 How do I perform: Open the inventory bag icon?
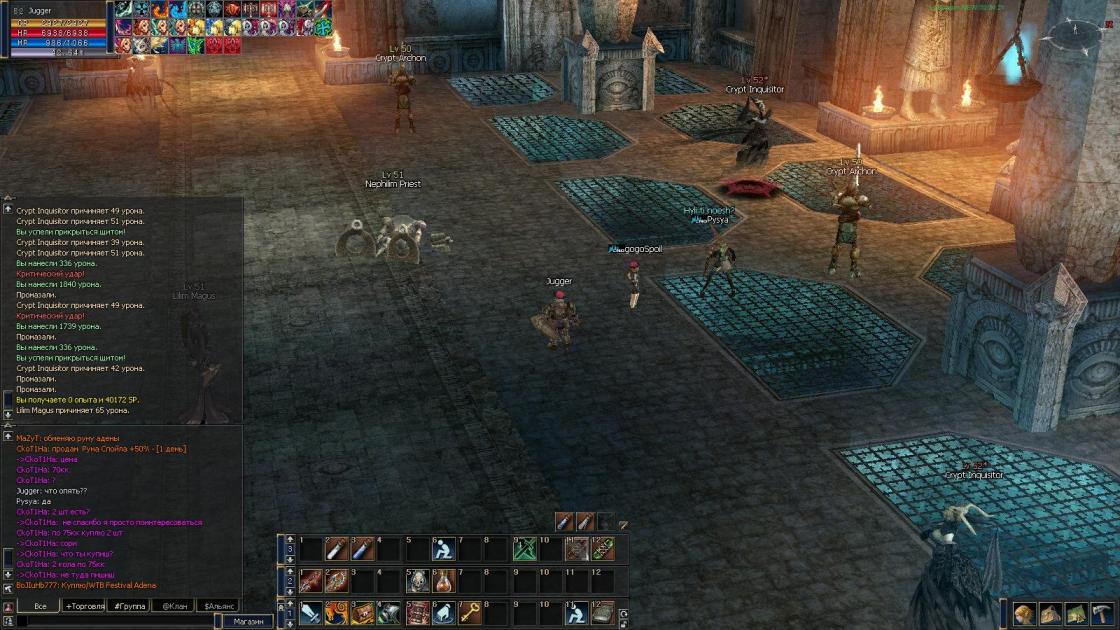[x=1050, y=614]
